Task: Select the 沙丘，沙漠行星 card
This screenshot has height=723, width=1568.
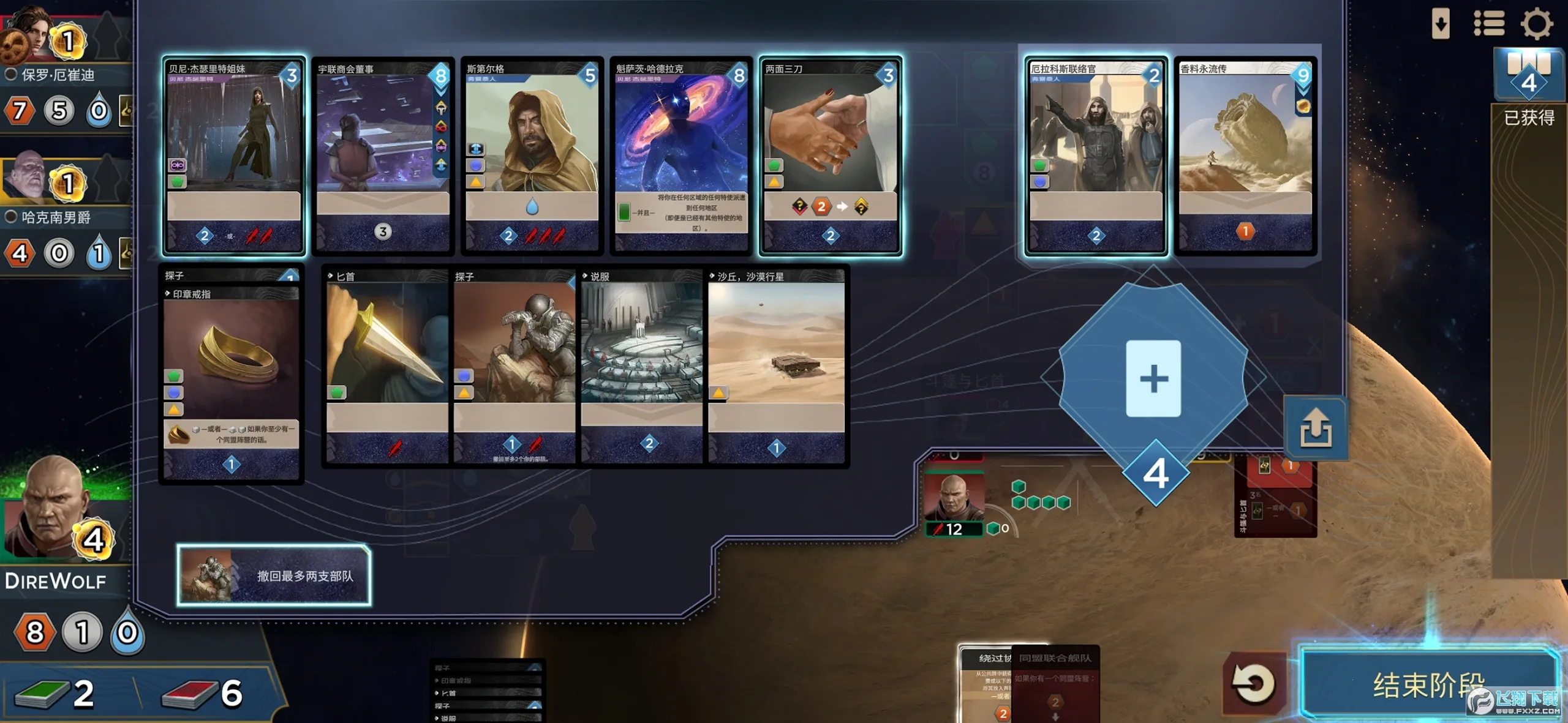Action: tap(776, 367)
